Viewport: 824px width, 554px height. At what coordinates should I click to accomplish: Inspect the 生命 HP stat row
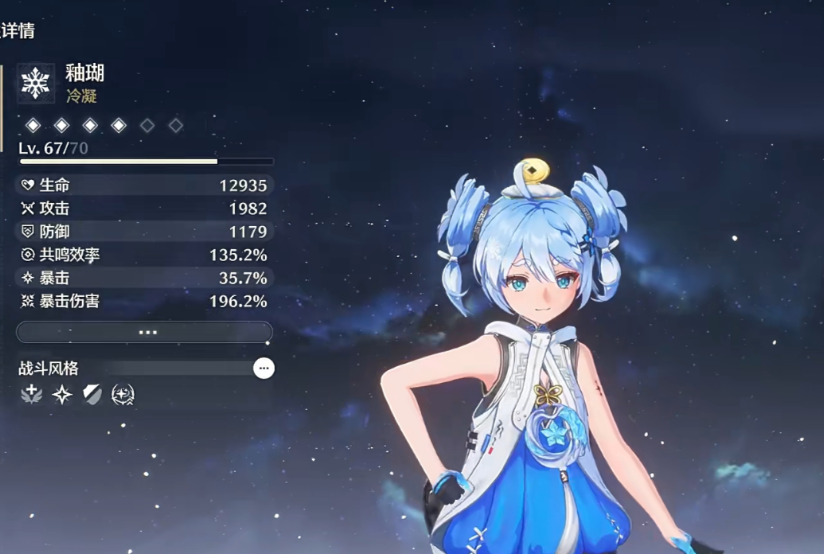pos(145,185)
